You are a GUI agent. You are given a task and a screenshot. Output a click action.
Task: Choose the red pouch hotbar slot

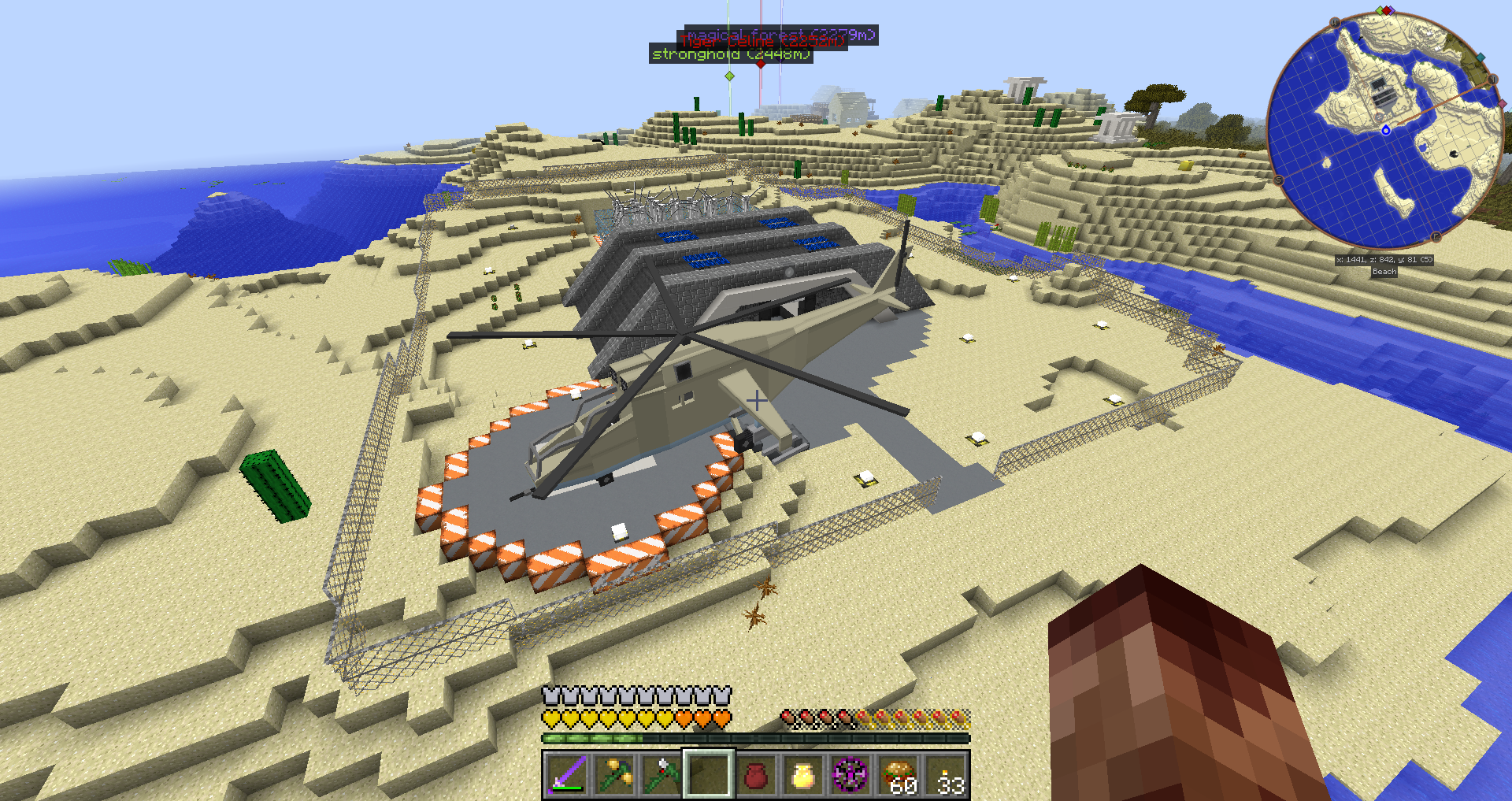[x=756, y=774]
